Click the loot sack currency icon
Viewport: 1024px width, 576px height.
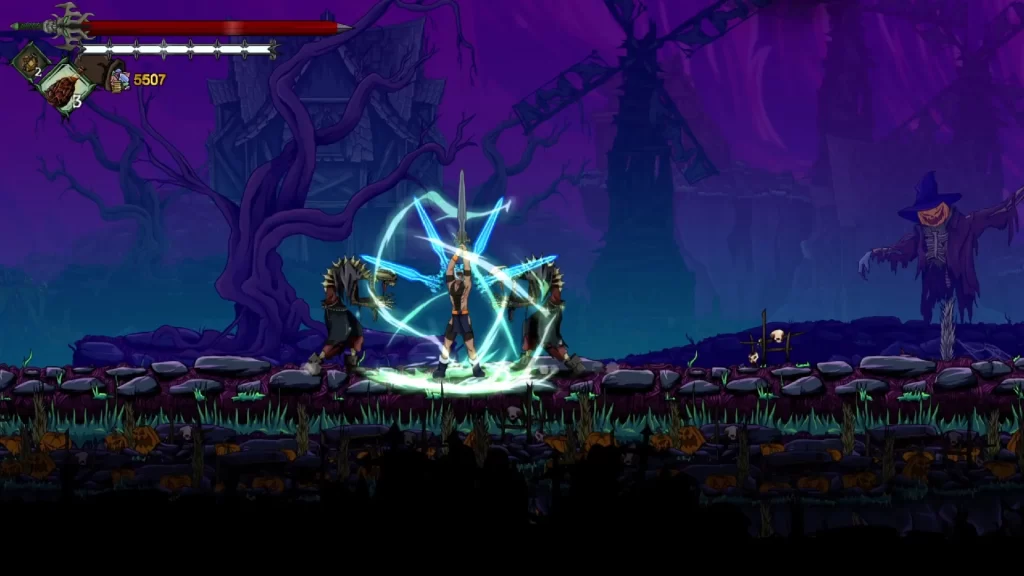tap(104, 74)
